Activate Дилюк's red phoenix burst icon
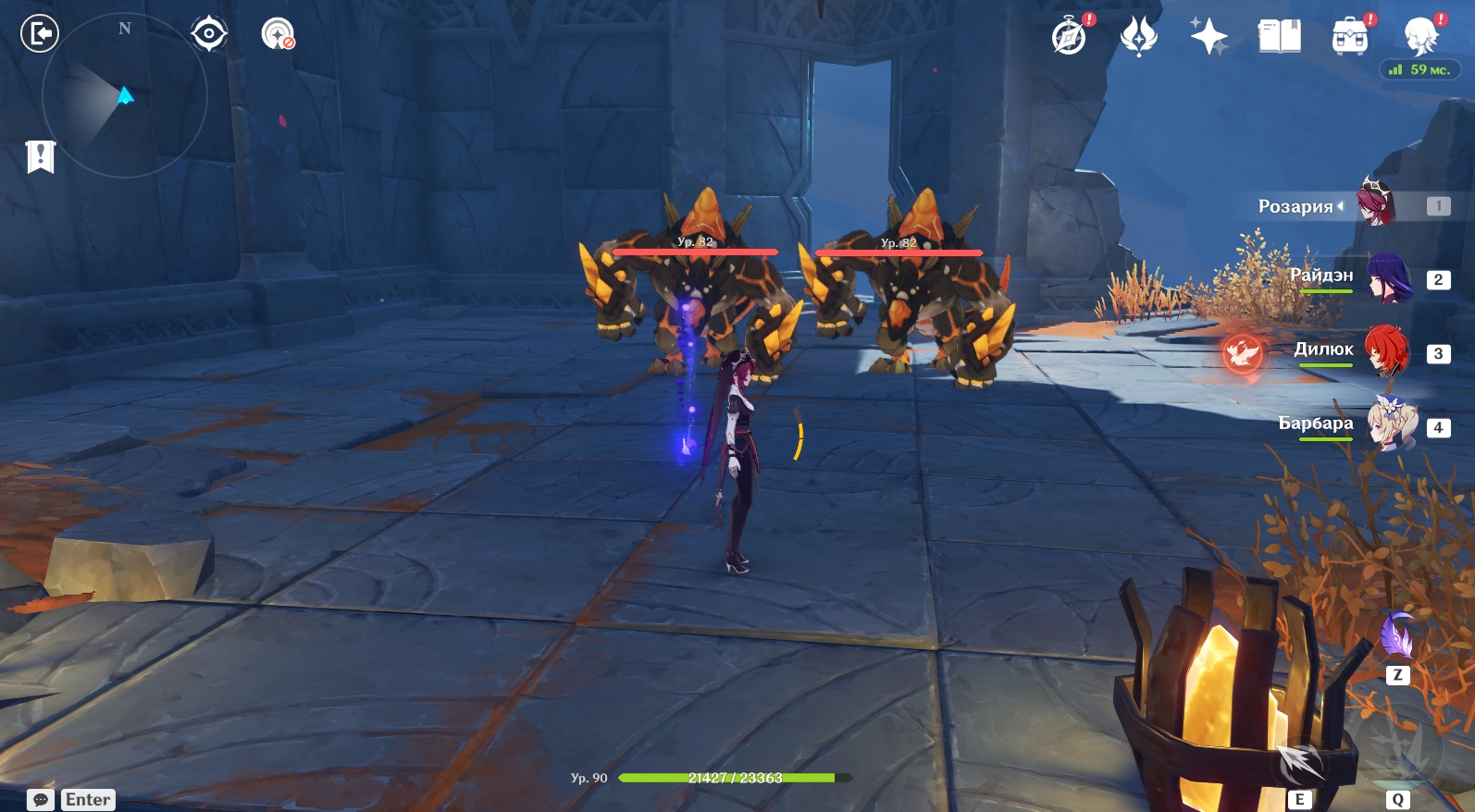 point(1242,352)
